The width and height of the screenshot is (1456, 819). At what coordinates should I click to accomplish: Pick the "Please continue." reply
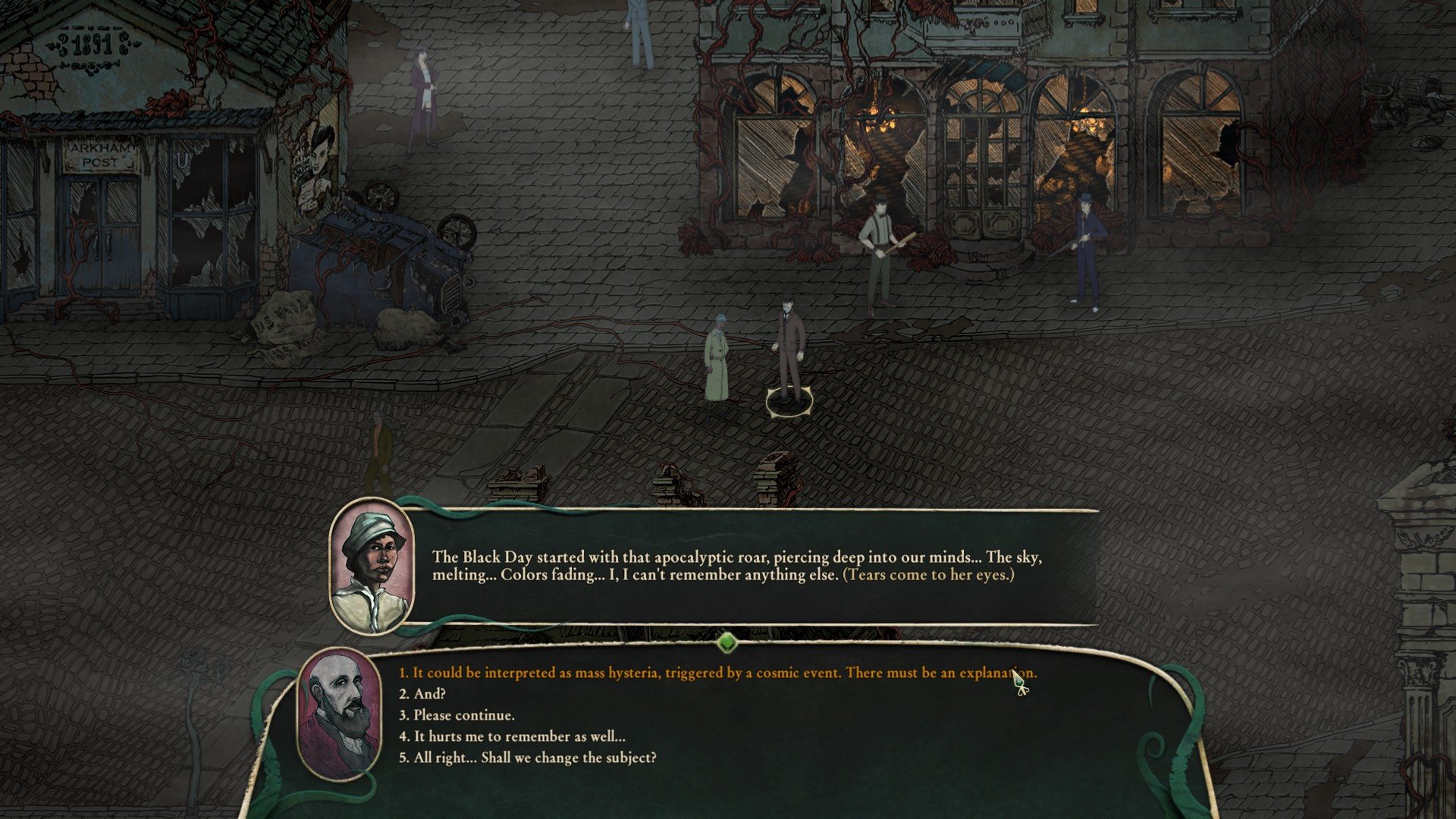[x=457, y=715]
